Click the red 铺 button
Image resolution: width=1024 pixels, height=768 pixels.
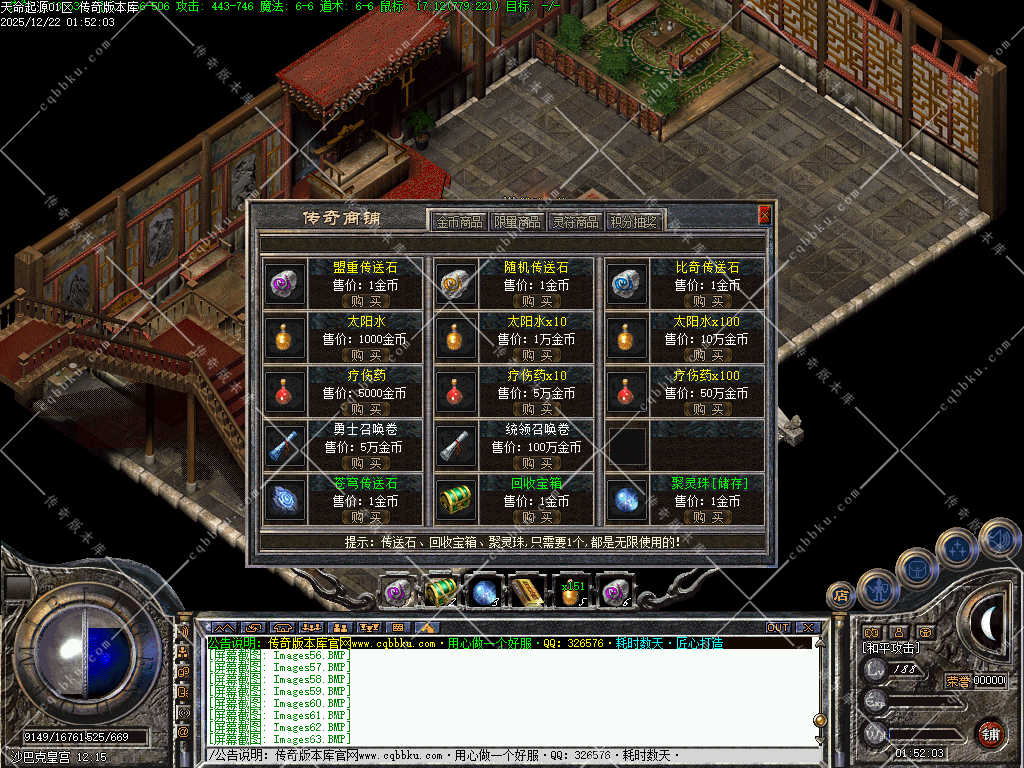point(990,733)
